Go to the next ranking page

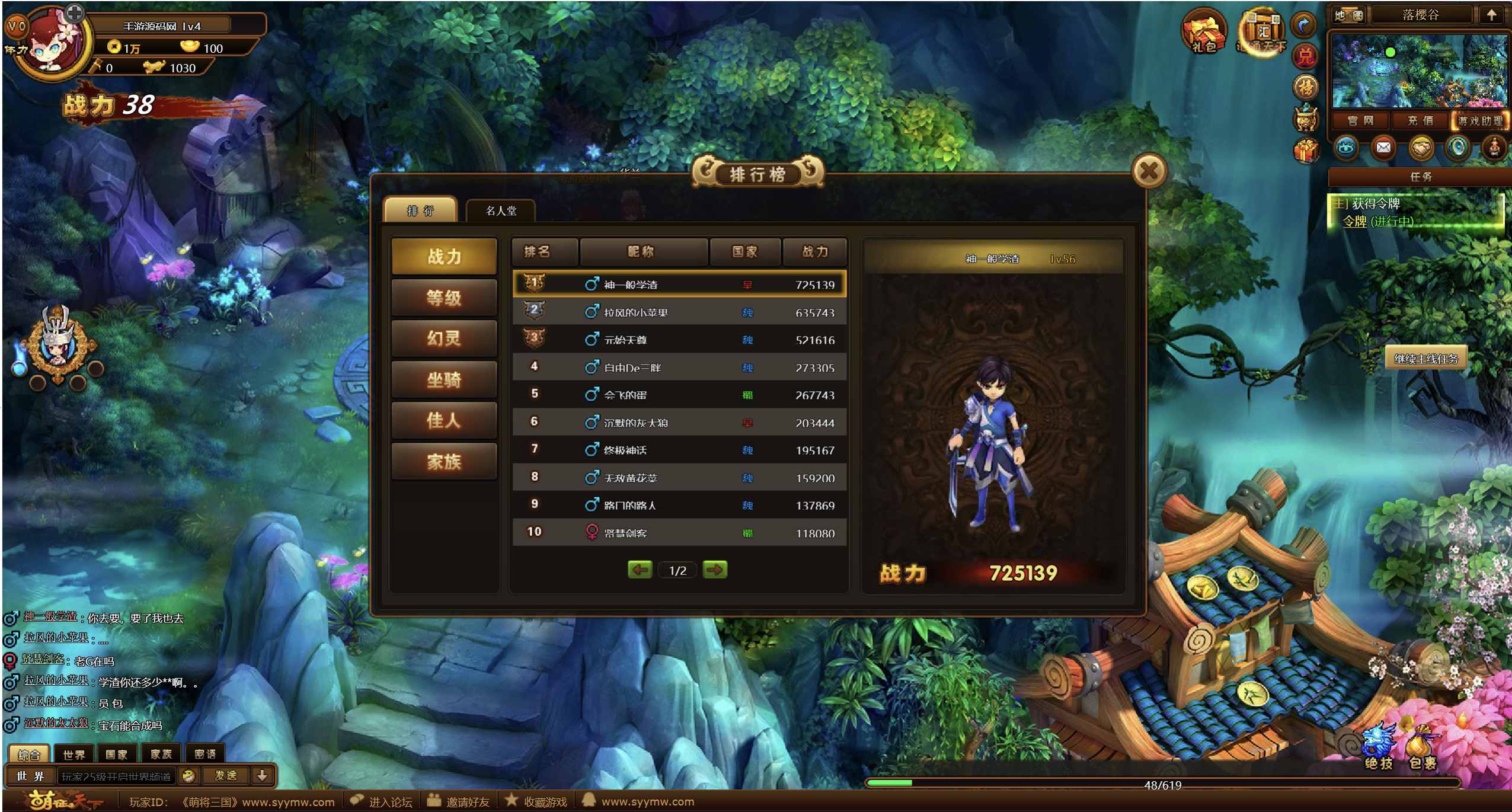[714, 570]
